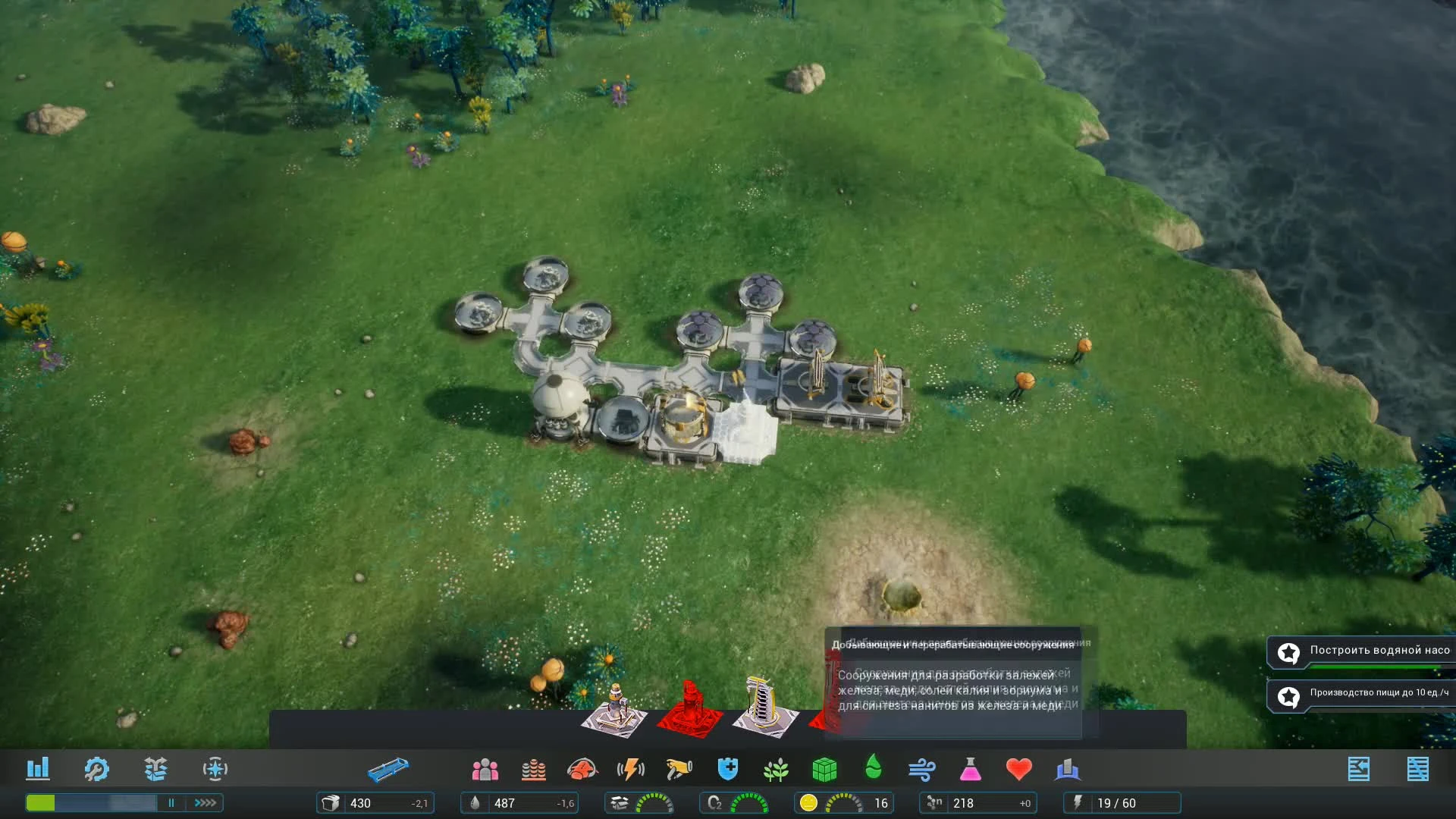Select the green water drop overlay icon

(873, 769)
